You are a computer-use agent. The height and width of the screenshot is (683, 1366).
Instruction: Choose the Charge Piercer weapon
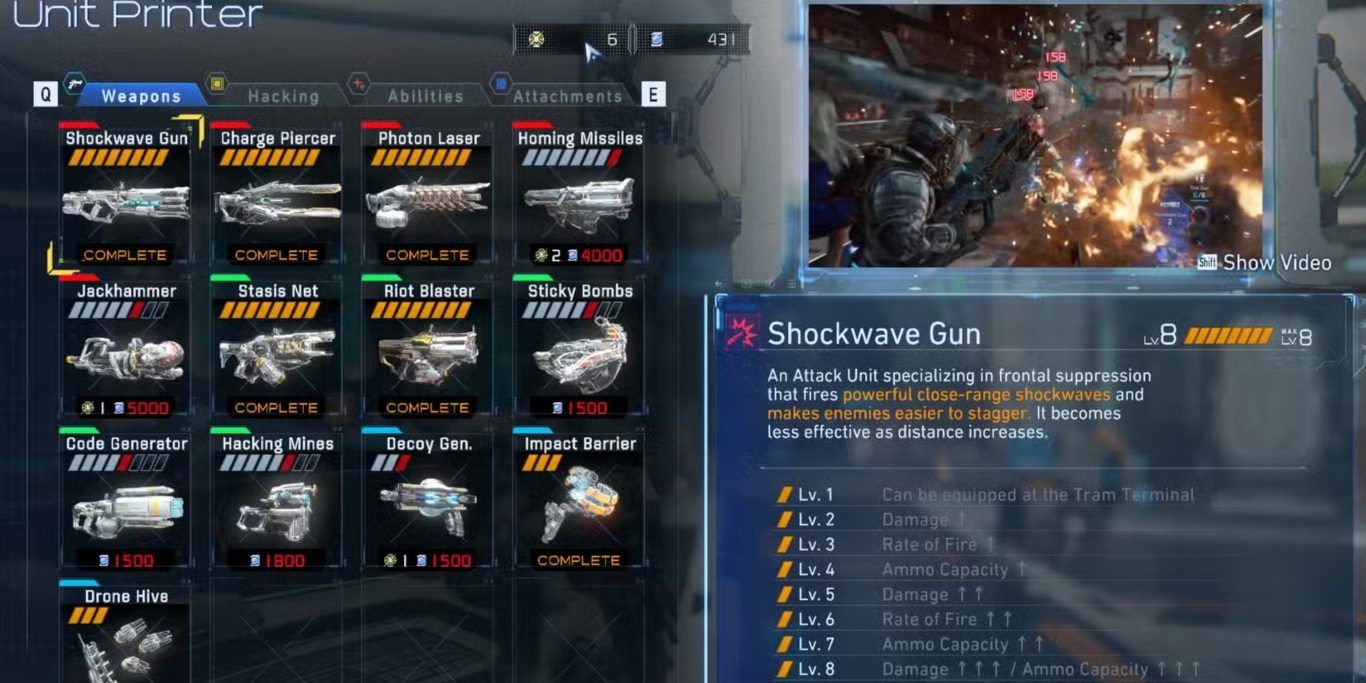click(x=277, y=196)
